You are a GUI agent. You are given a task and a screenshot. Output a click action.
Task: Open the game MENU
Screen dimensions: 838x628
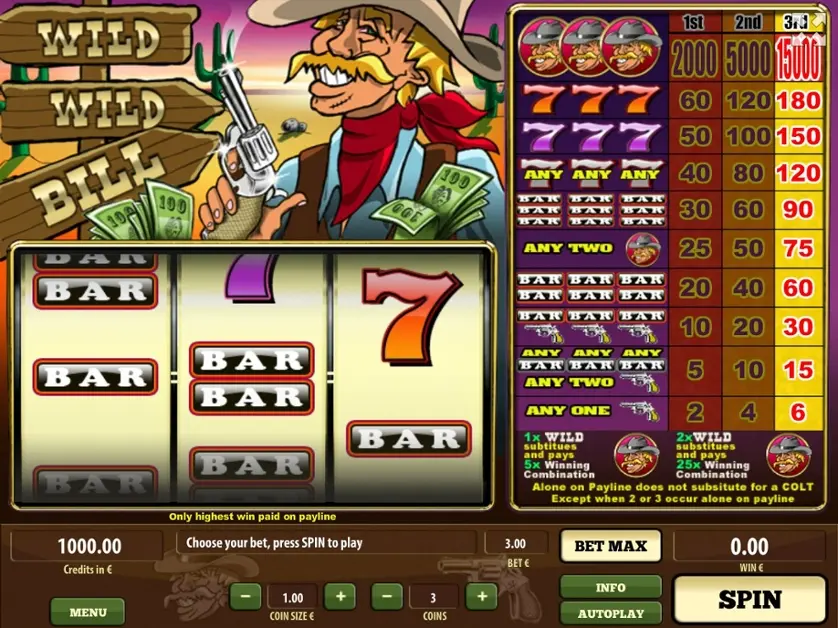(x=88, y=611)
